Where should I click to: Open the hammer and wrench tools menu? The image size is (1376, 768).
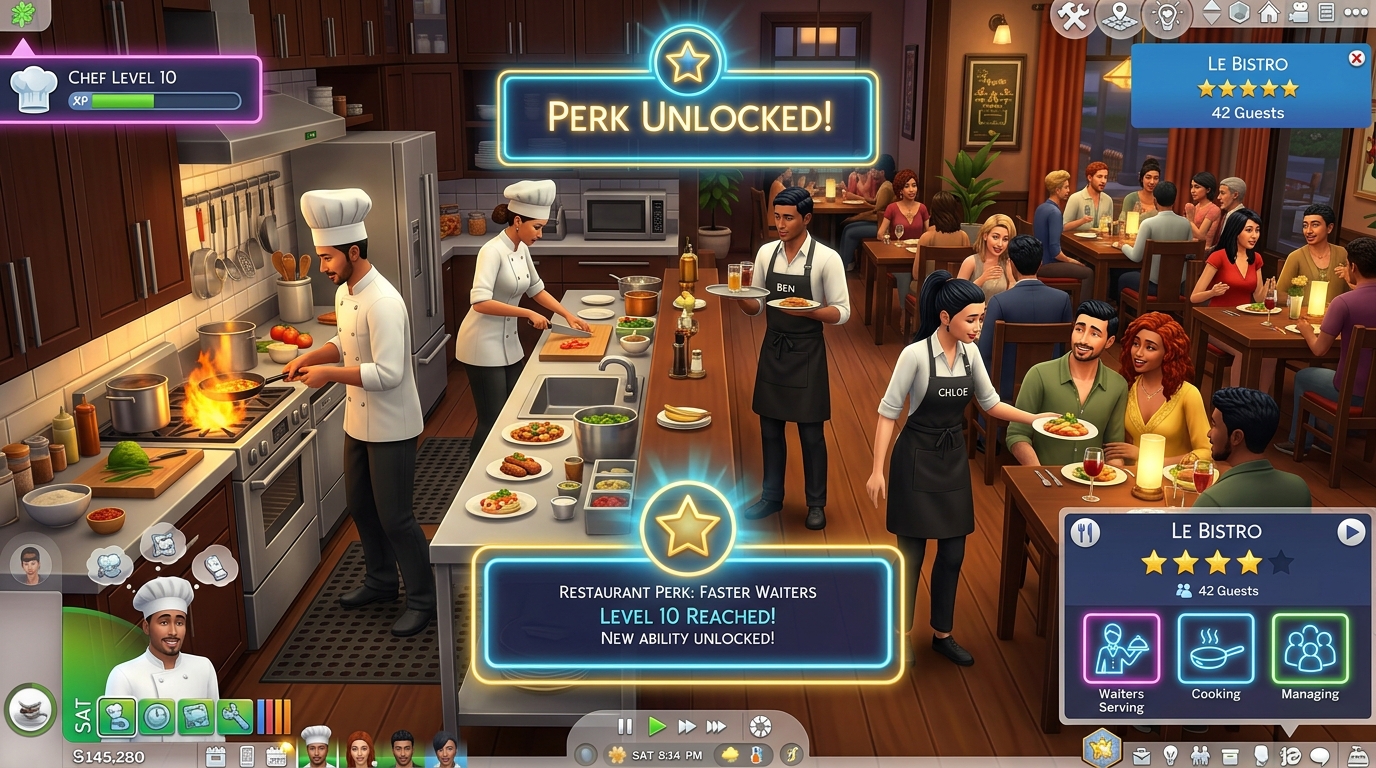click(1072, 13)
